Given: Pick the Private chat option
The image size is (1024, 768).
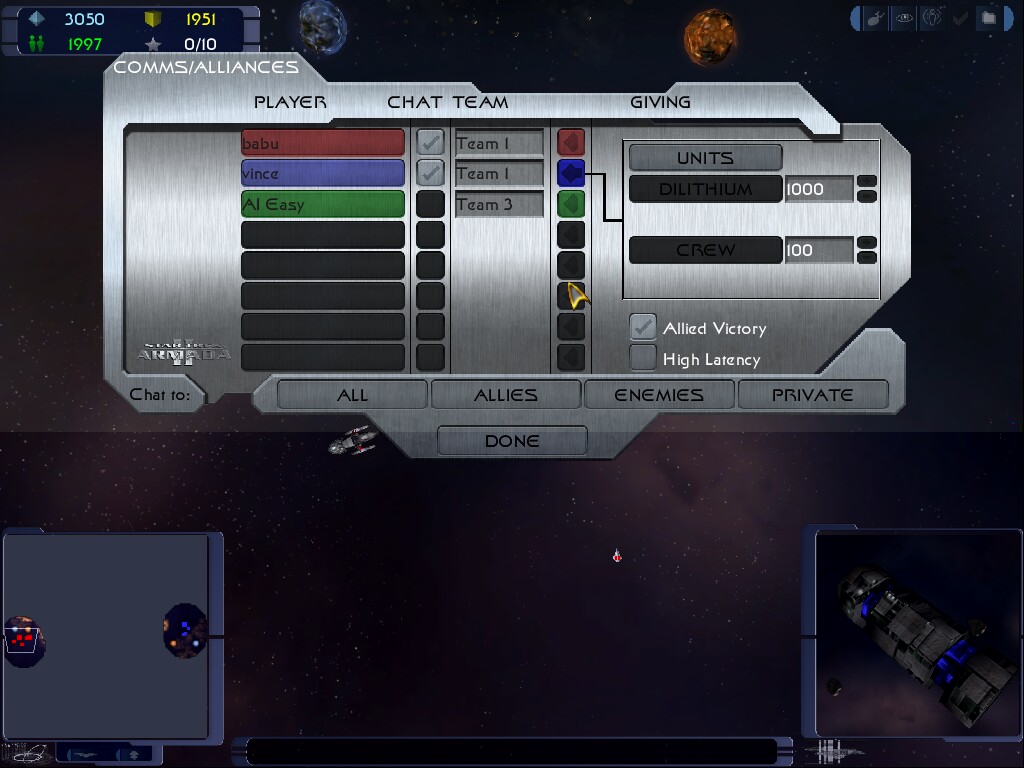Looking at the screenshot, I should [812, 395].
